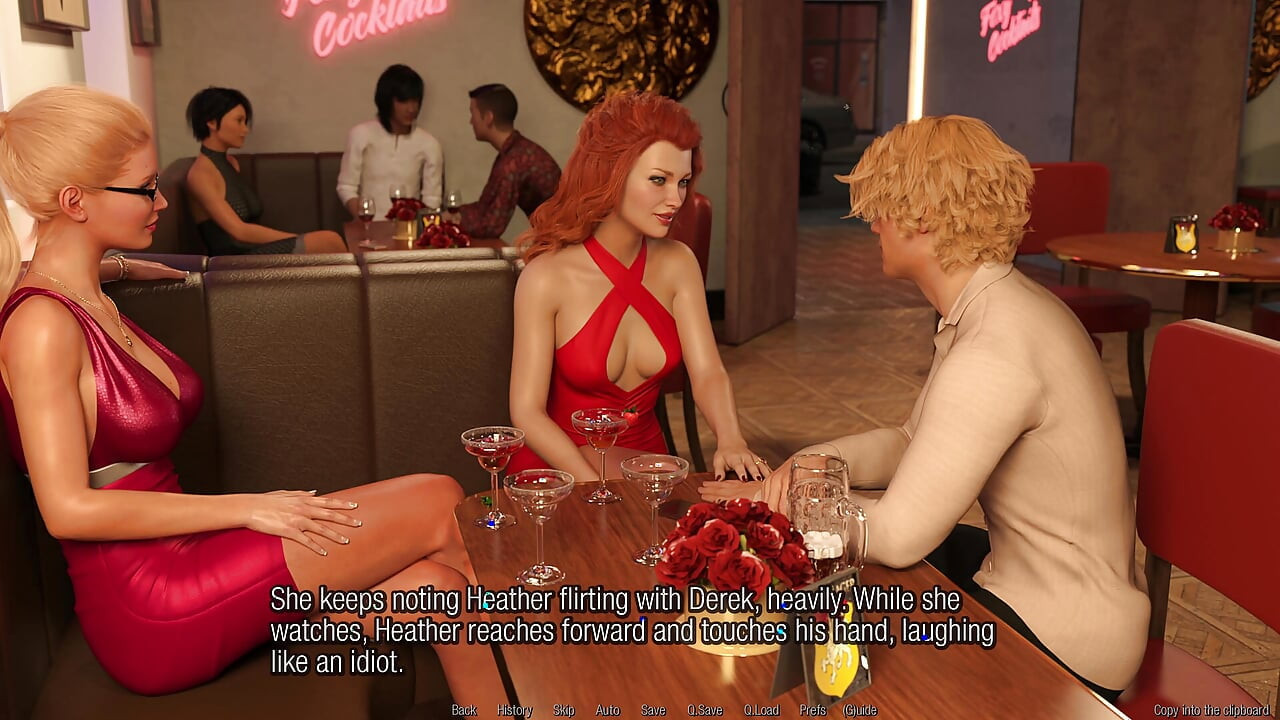Perform a Quick Save
Screen dimensions: 1280x720
pos(704,709)
